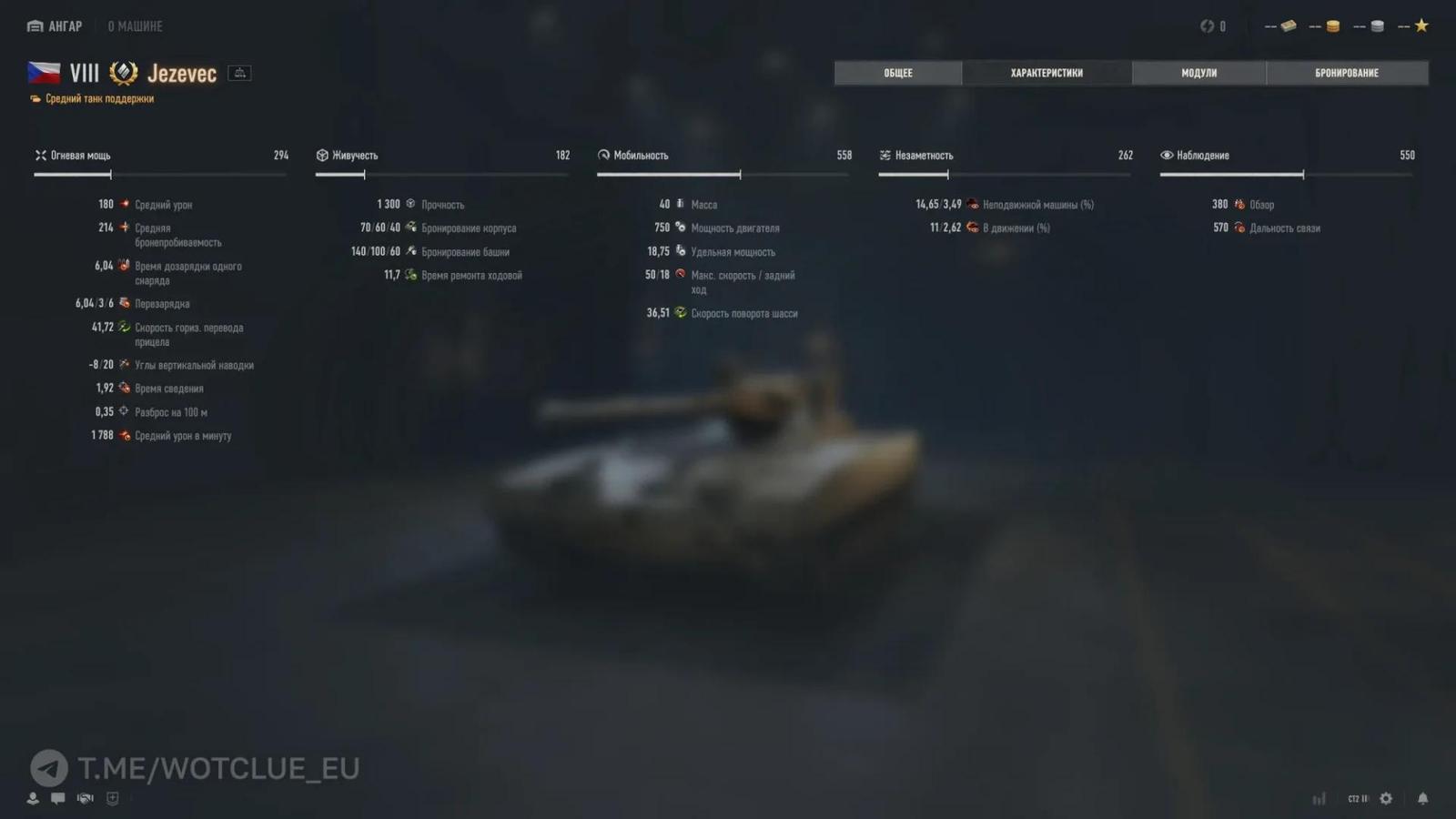Click the silver credits counter icon
Image resolution: width=1456 pixels, height=819 pixels.
[1376, 25]
